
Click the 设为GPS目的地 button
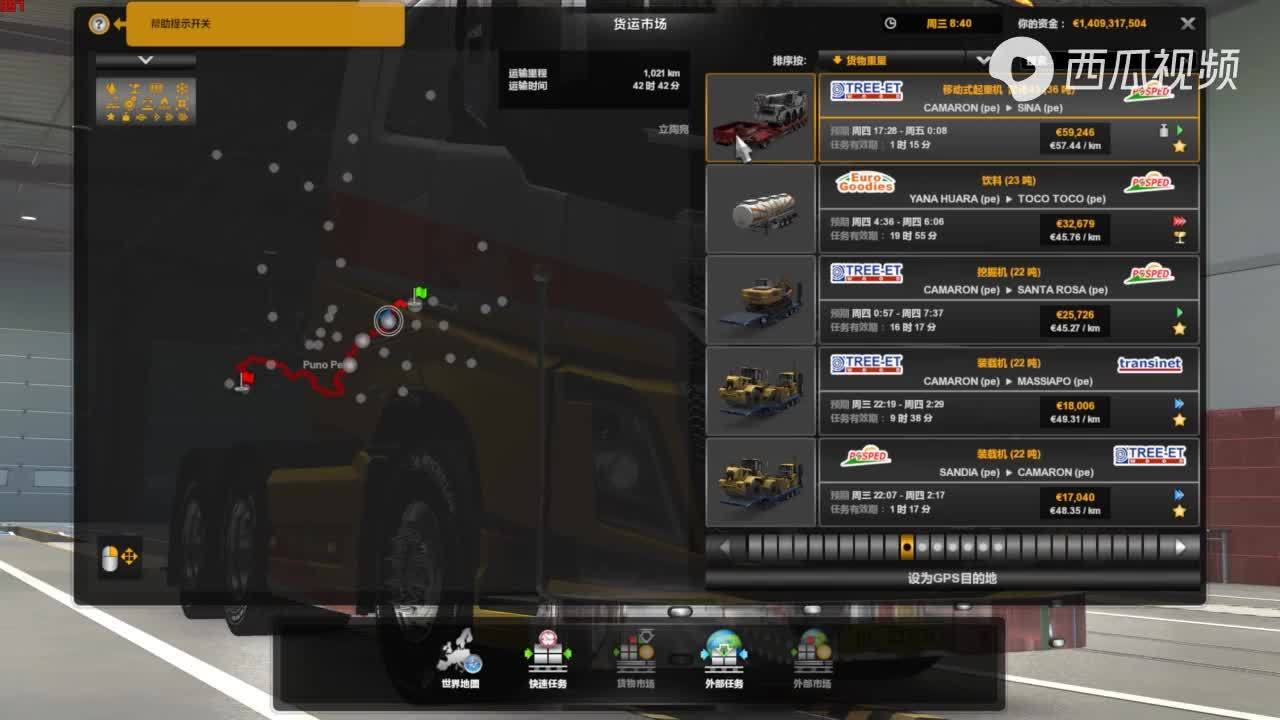951,578
